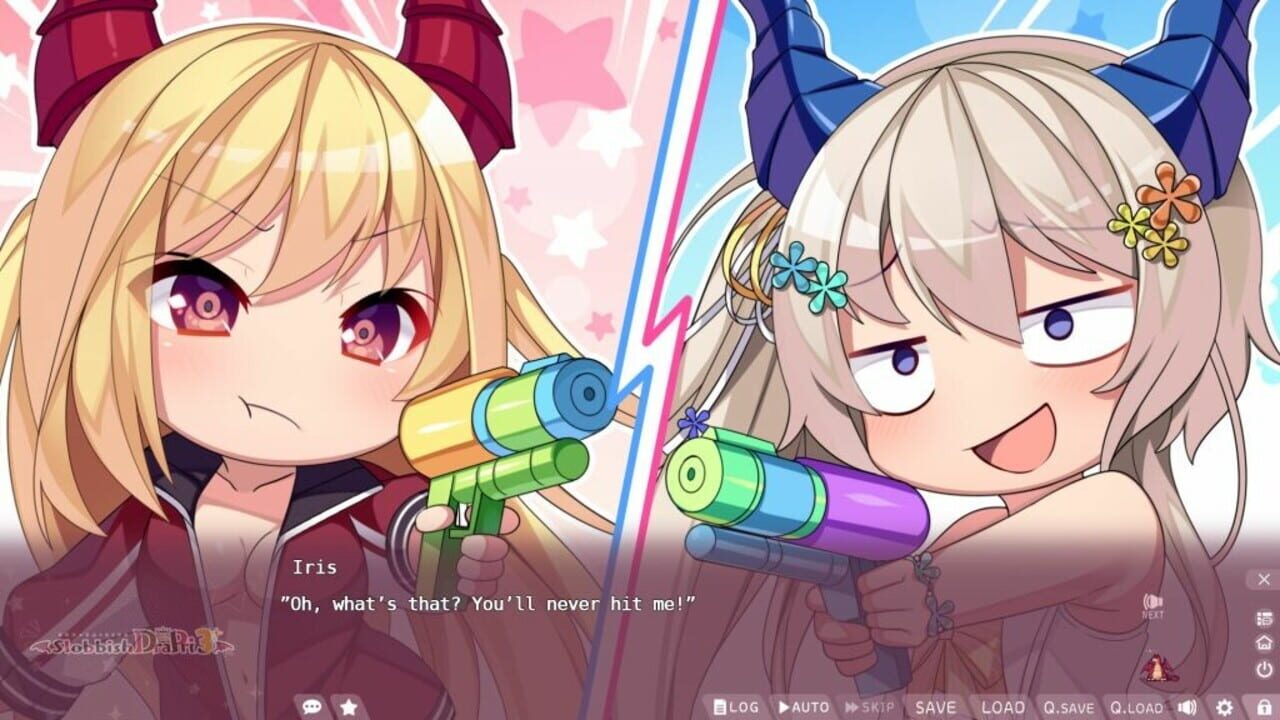The height and width of the screenshot is (720, 1280).
Task: Perform a quick save with Q.SAVE
Action: [1069, 707]
